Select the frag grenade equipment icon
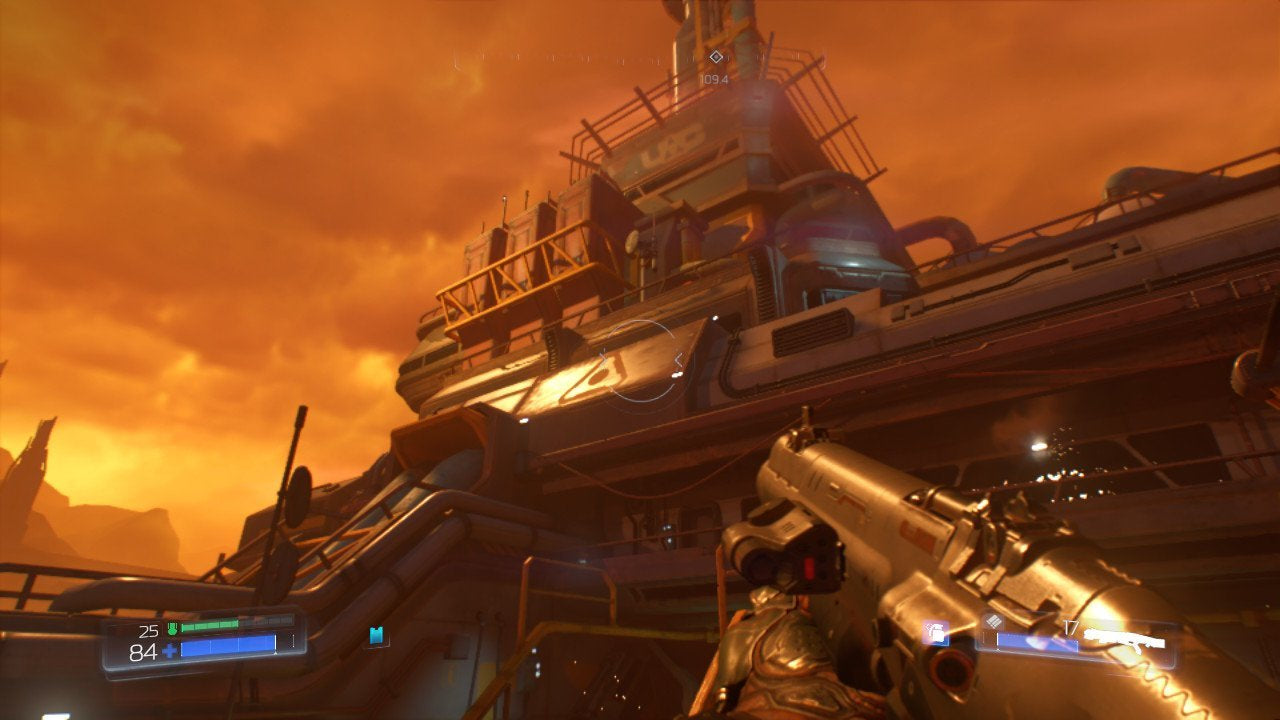Viewport: 1280px width, 720px height. click(936, 634)
